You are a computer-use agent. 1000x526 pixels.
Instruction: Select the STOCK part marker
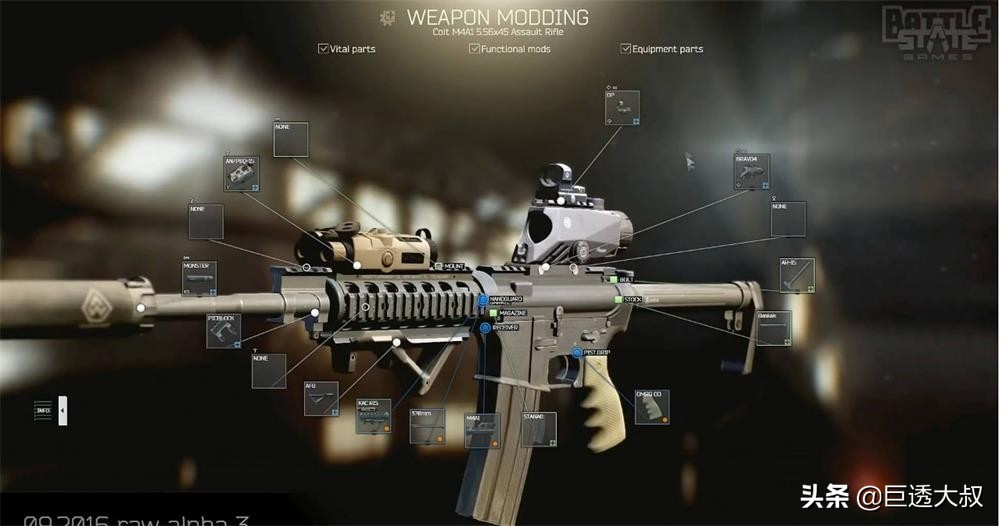(x=619, y=299)
